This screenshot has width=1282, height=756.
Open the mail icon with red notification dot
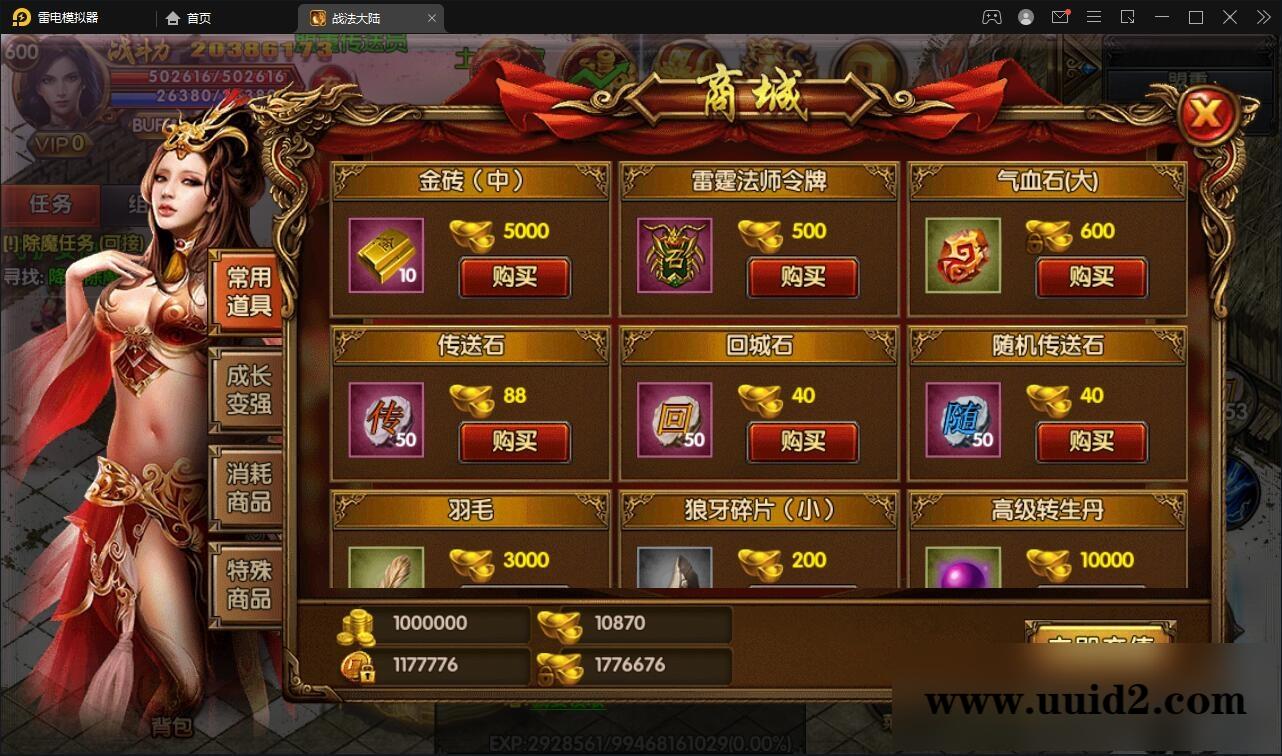pos(1060,17)
